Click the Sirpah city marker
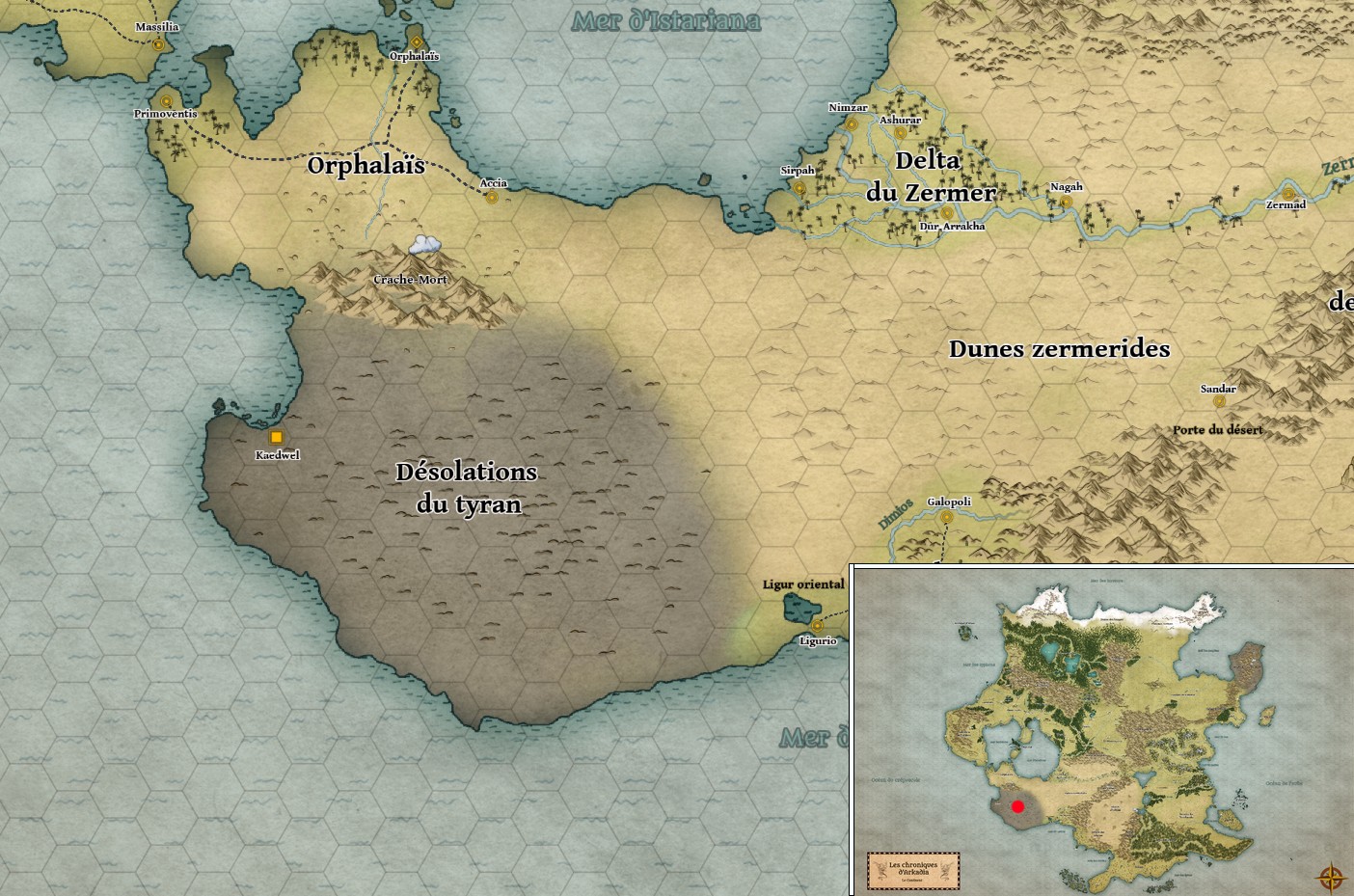Viewport: 1354px width, 896px height. click(x=799, y=187)
